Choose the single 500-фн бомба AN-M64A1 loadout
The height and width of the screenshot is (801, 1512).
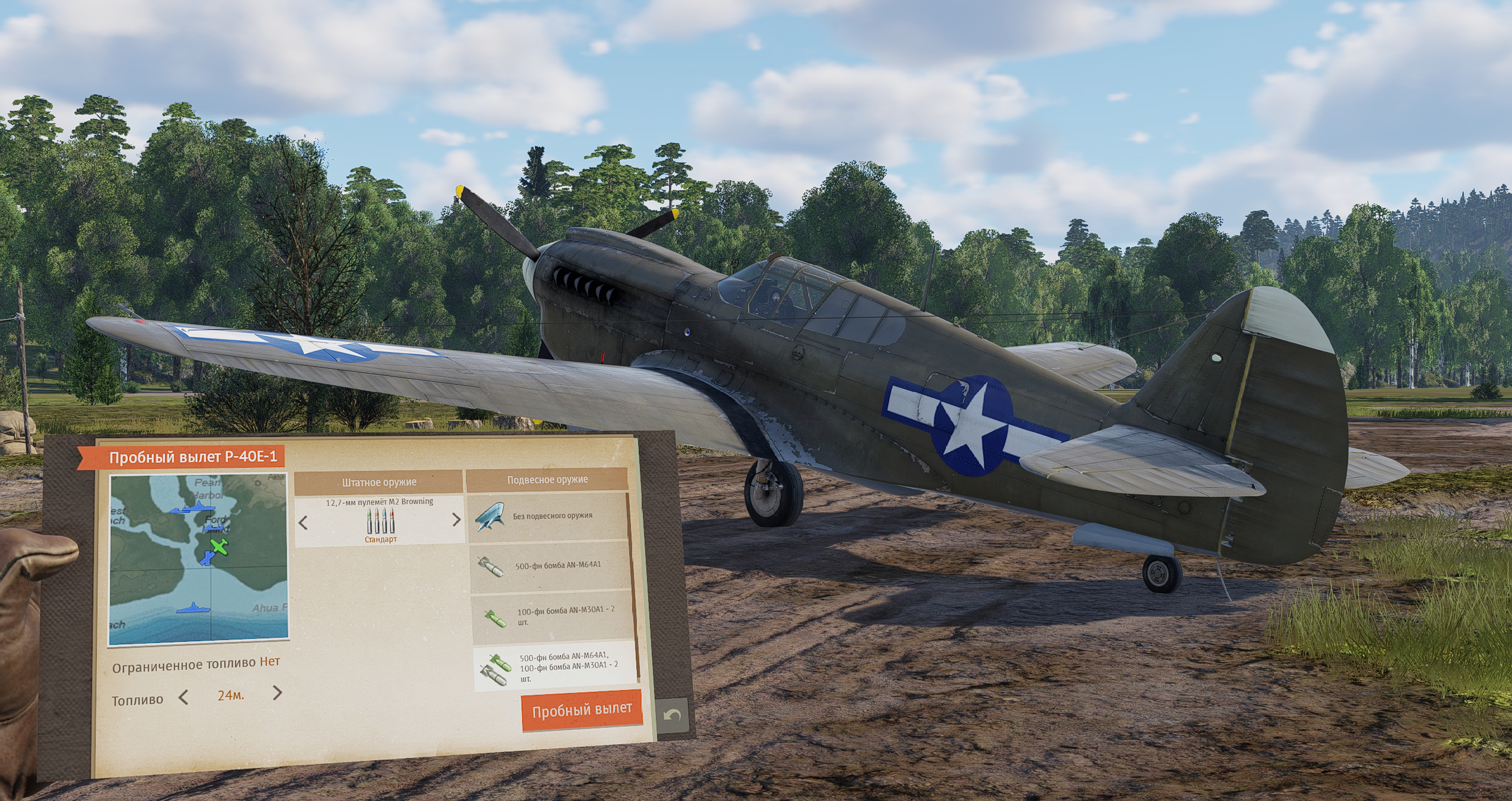tap(549, 567)
